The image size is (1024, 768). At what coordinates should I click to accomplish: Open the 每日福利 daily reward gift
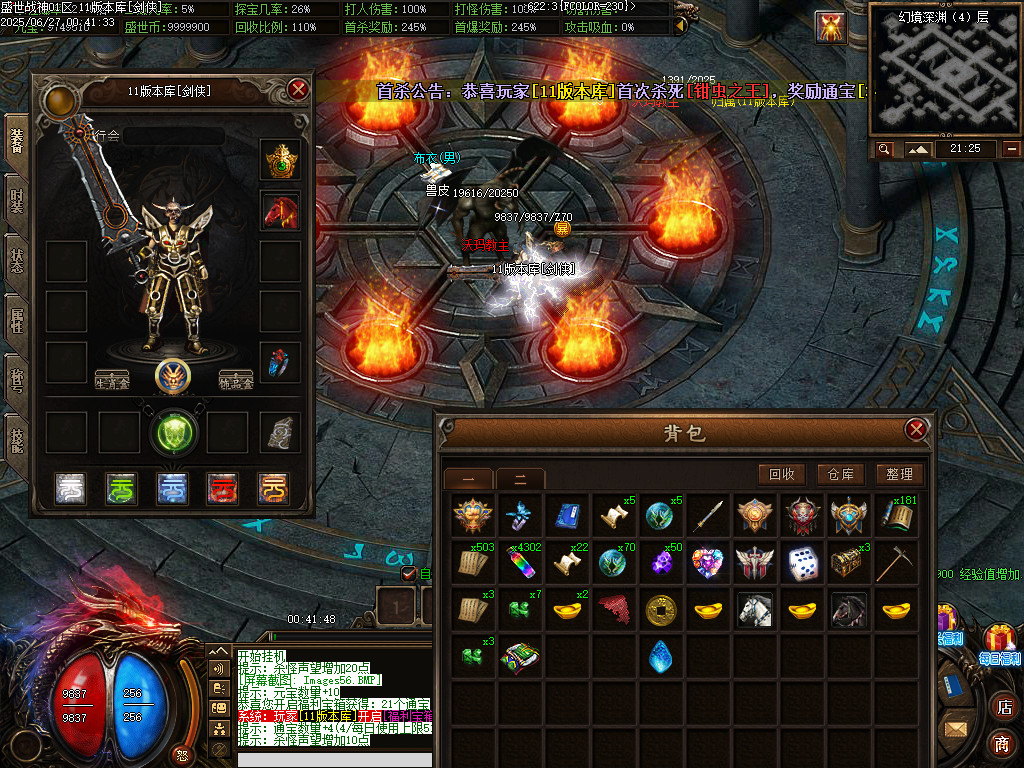tap(998, 641)
